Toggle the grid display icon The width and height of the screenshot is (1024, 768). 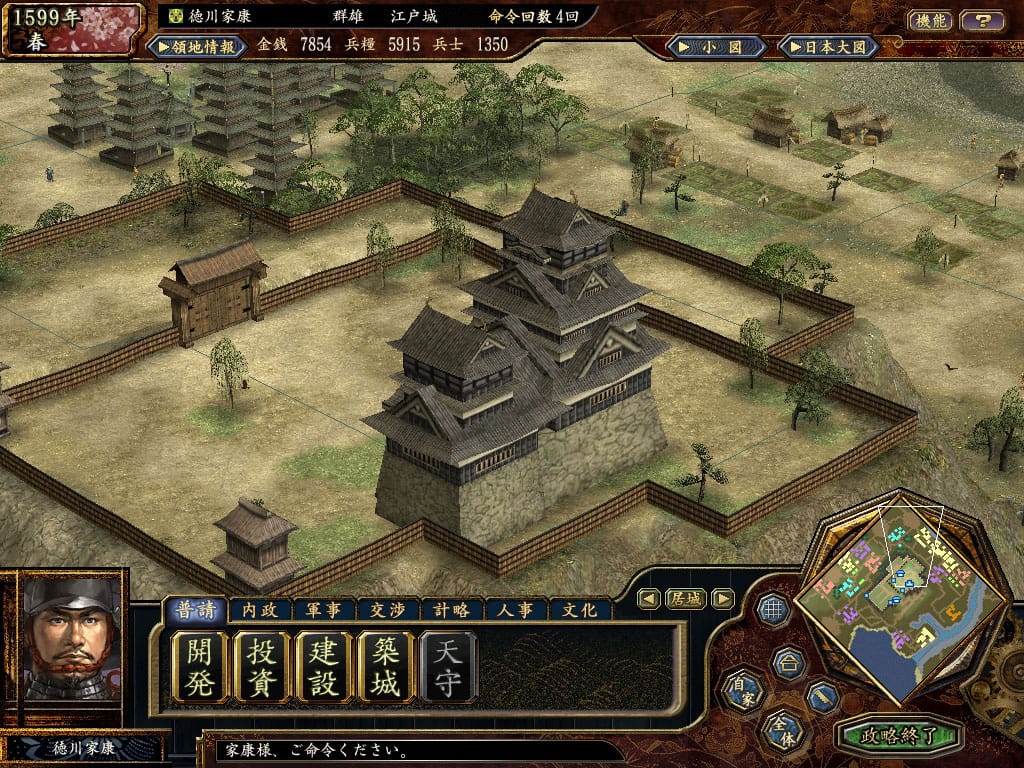(x=771, y=609)
